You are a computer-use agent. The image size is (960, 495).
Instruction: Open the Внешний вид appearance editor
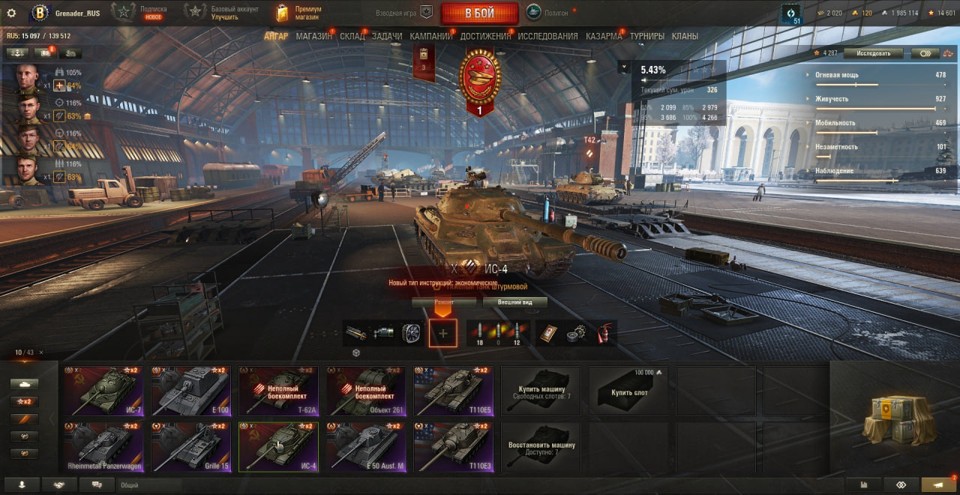(x=515, y=301)
